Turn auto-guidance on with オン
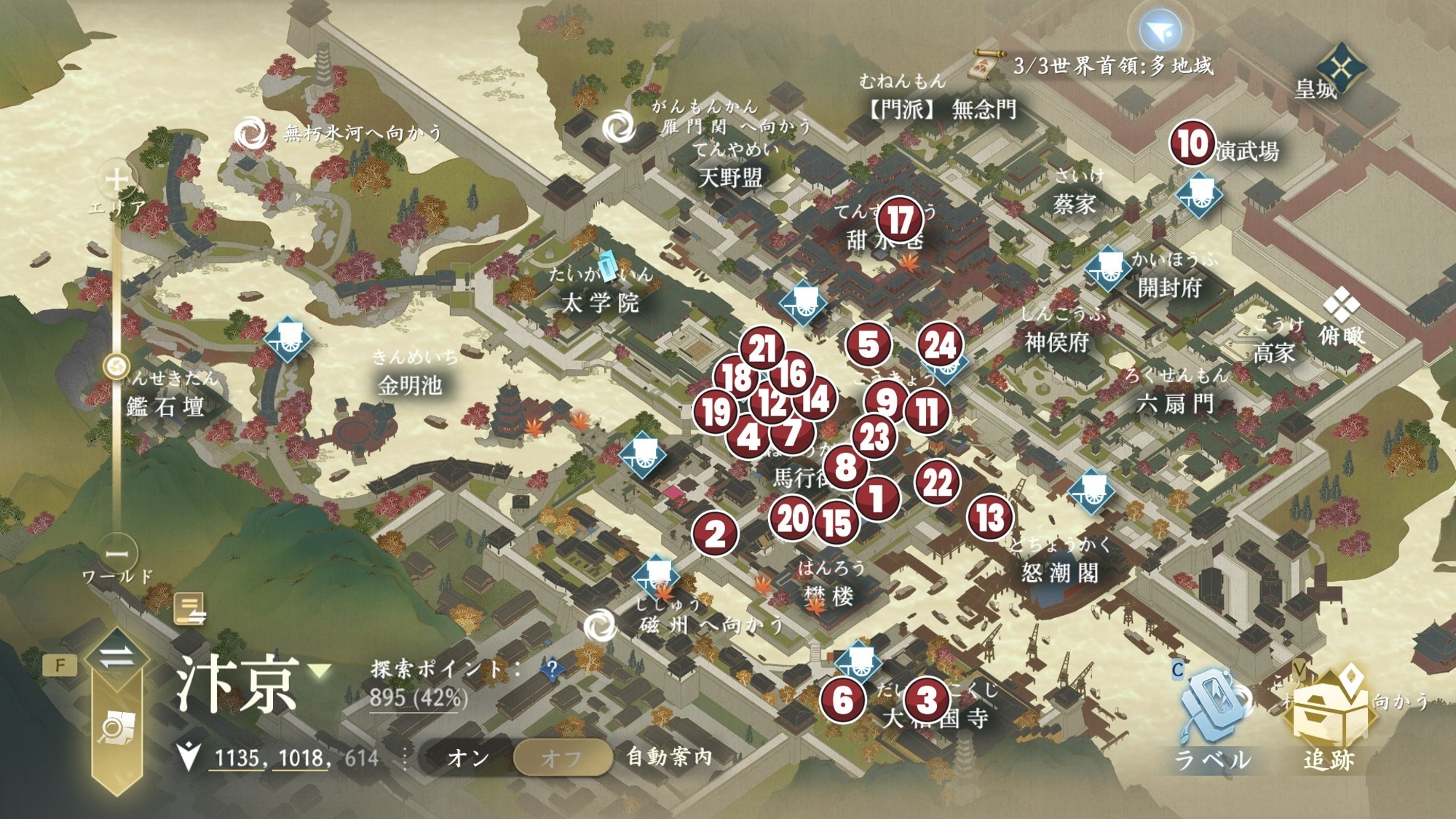This screenshot has height=819, width=1456. (468, 758)
